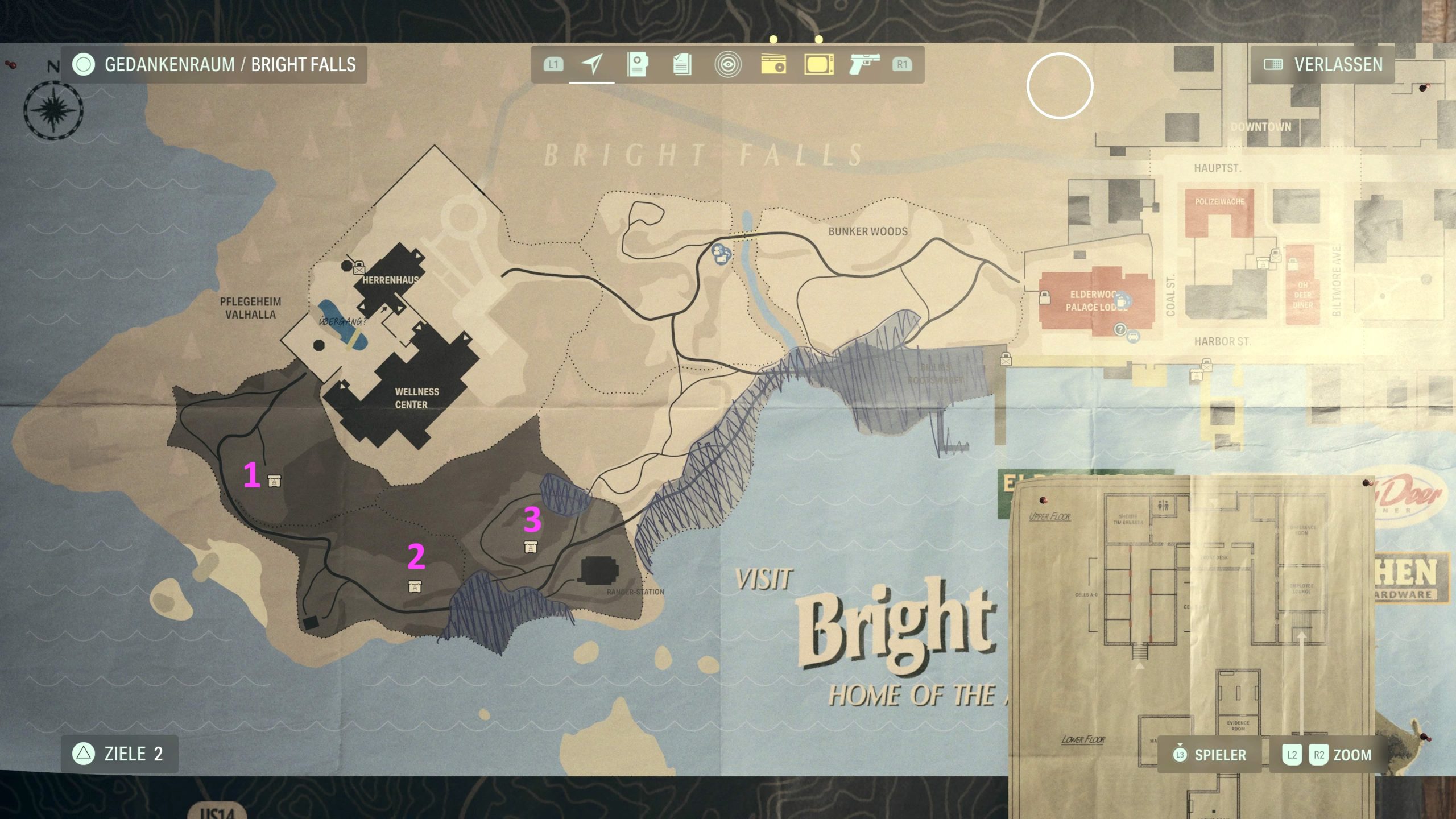
Task: Open the profile document tab
Action: pos(637,64)
